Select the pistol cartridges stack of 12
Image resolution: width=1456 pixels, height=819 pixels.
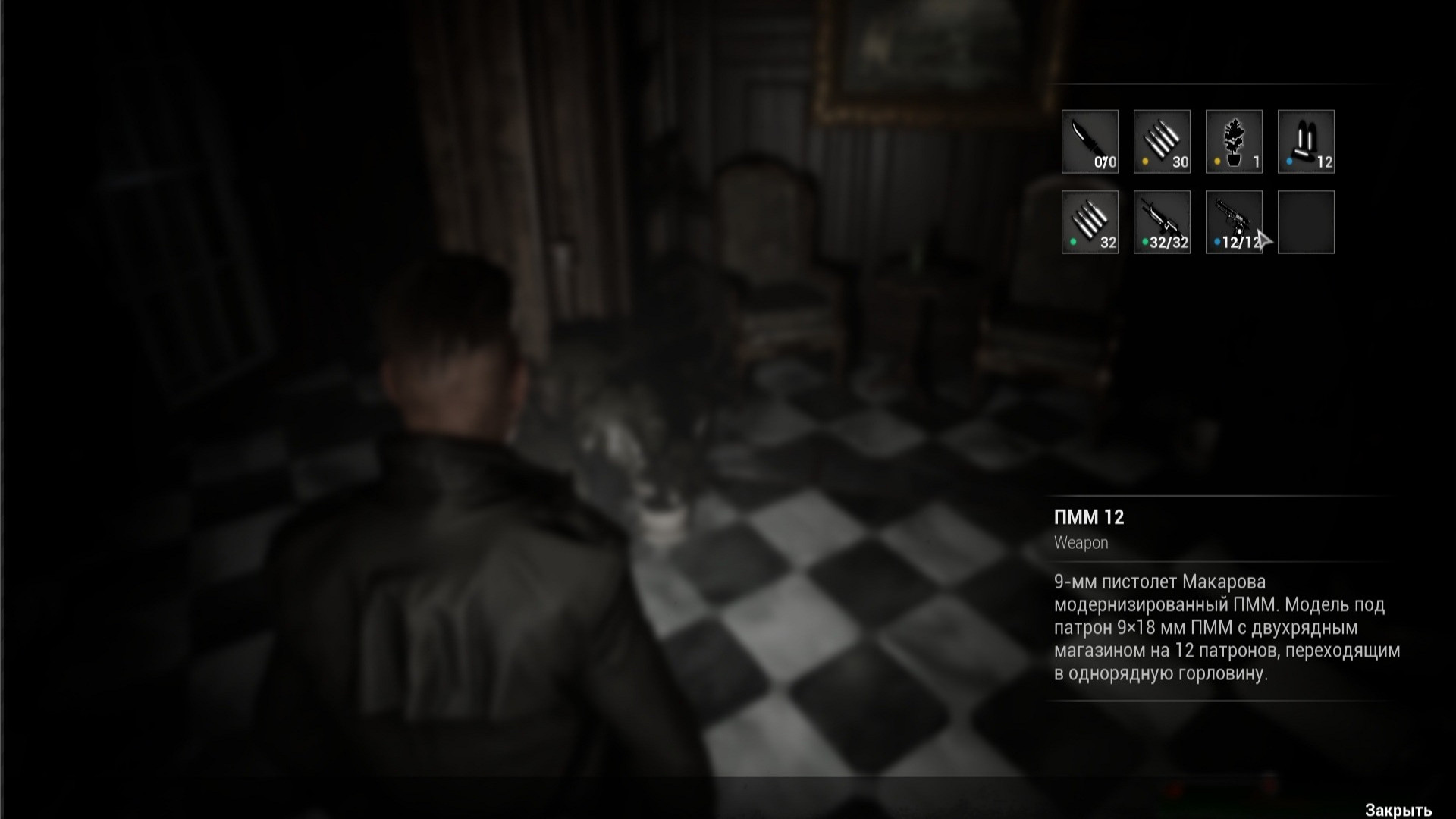pos(1306,140)
